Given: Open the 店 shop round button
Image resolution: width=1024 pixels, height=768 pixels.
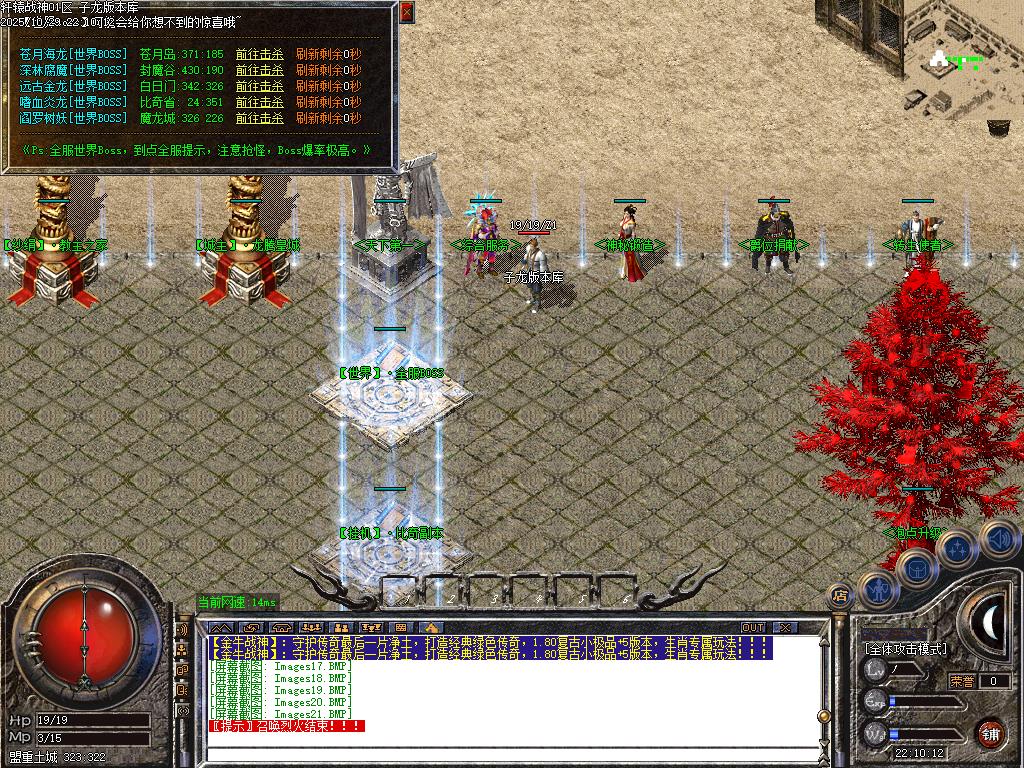Looking at the screenshot, I should pyautogui.click(x=841, y=596).
